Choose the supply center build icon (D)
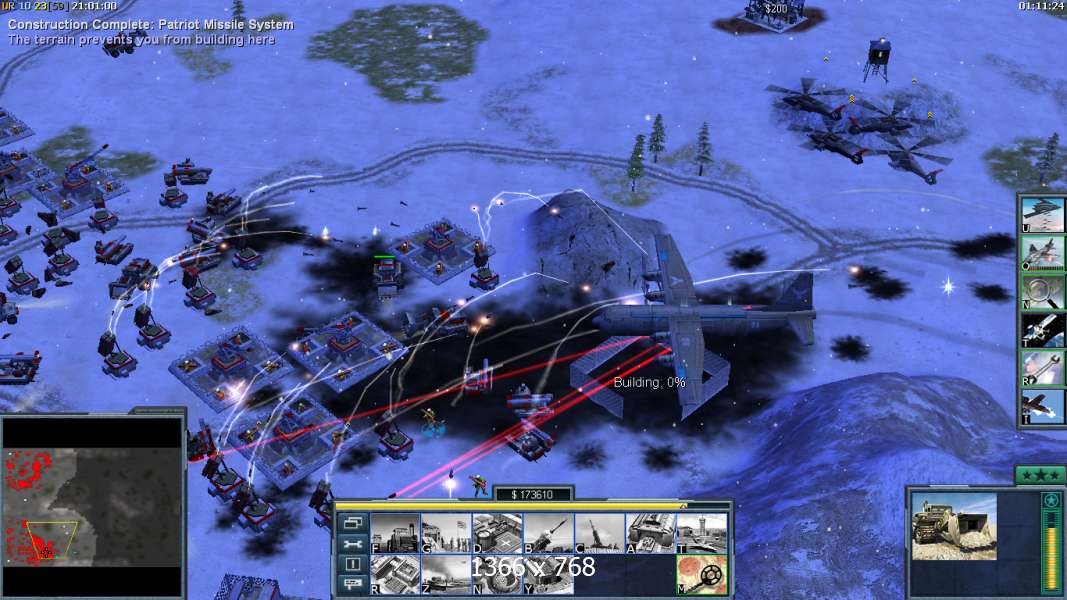The image size is (1067, 600). click(497, 533)
